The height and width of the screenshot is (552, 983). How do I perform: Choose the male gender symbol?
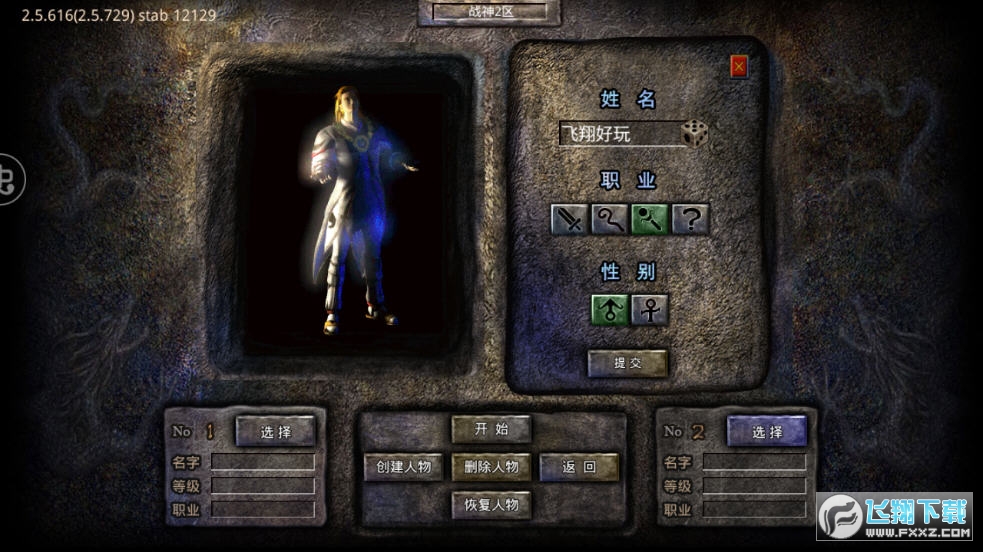coord(610,310)
